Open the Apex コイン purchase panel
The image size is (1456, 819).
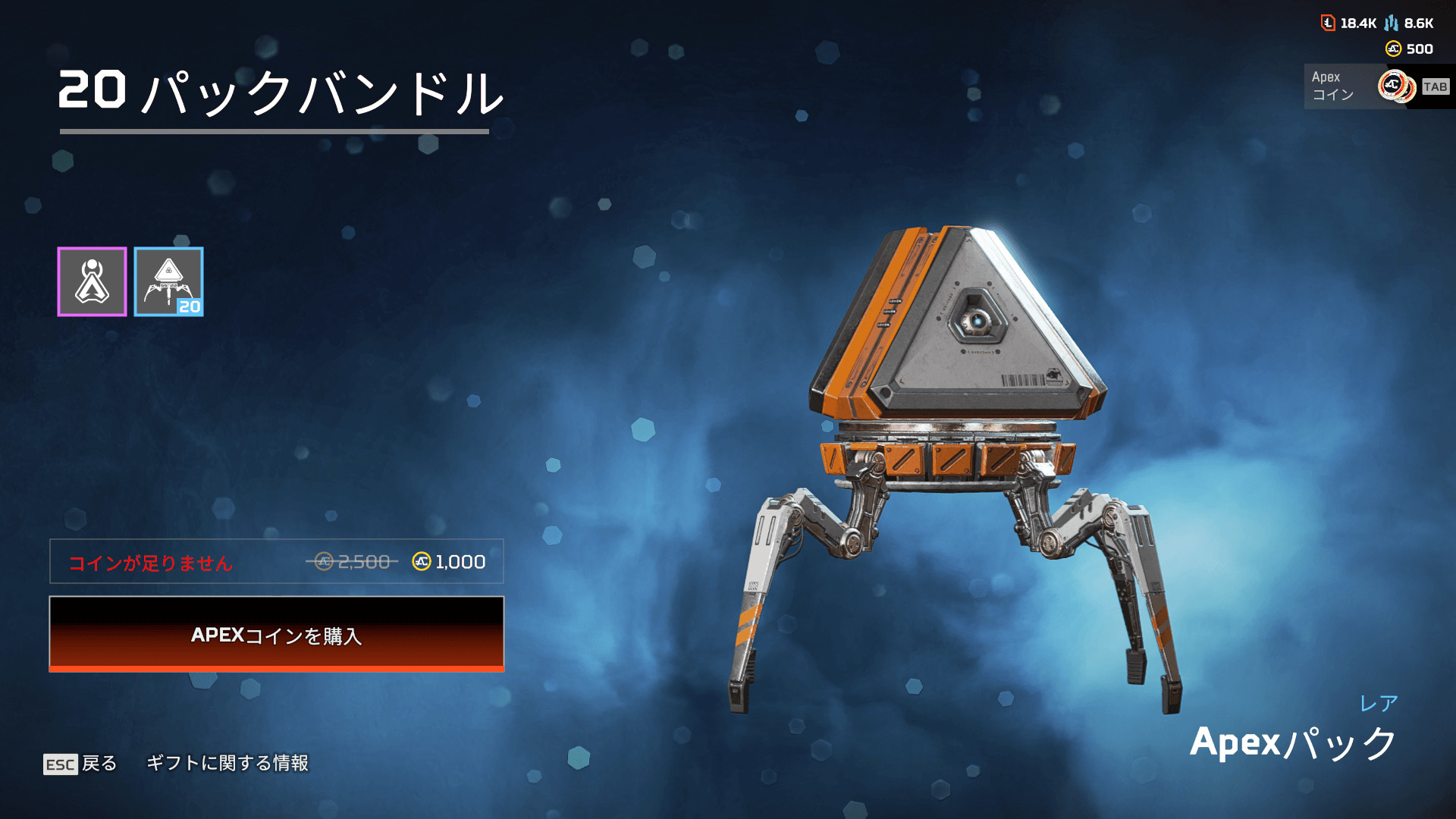click(1376, 86)
